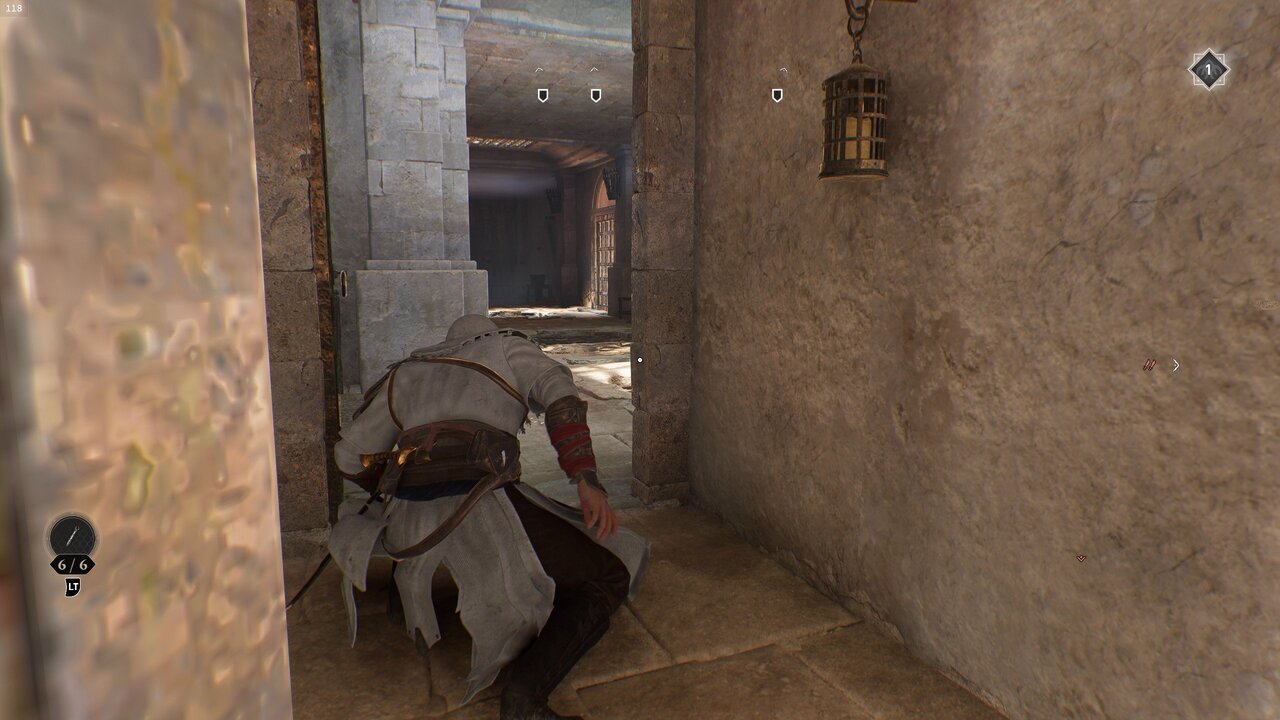The image size is (1280, 720).
Task: Click the diamond Assassin's Focus icon showing 1
Action: (1208, 70)
